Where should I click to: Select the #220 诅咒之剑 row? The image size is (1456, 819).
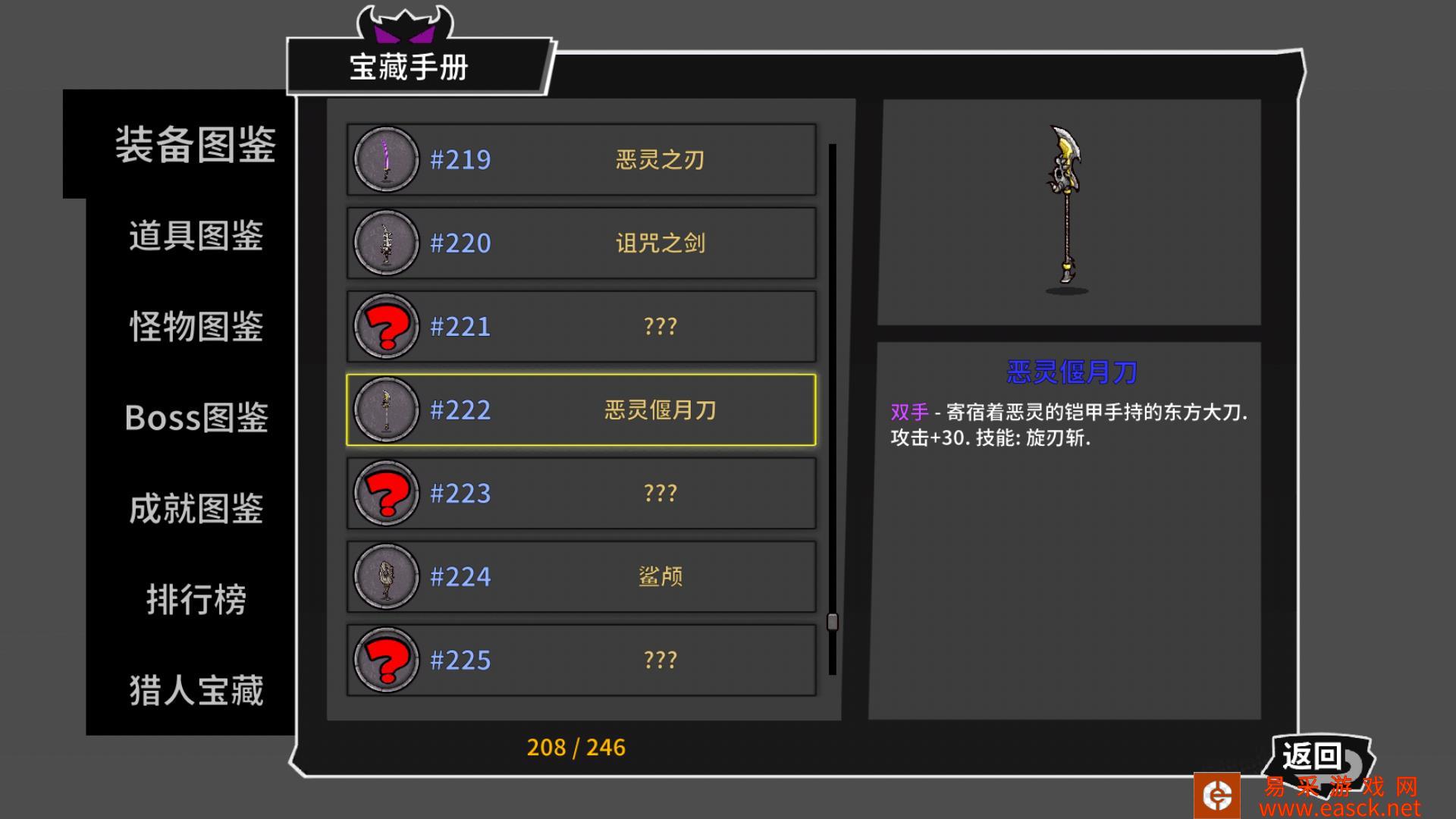580,243
